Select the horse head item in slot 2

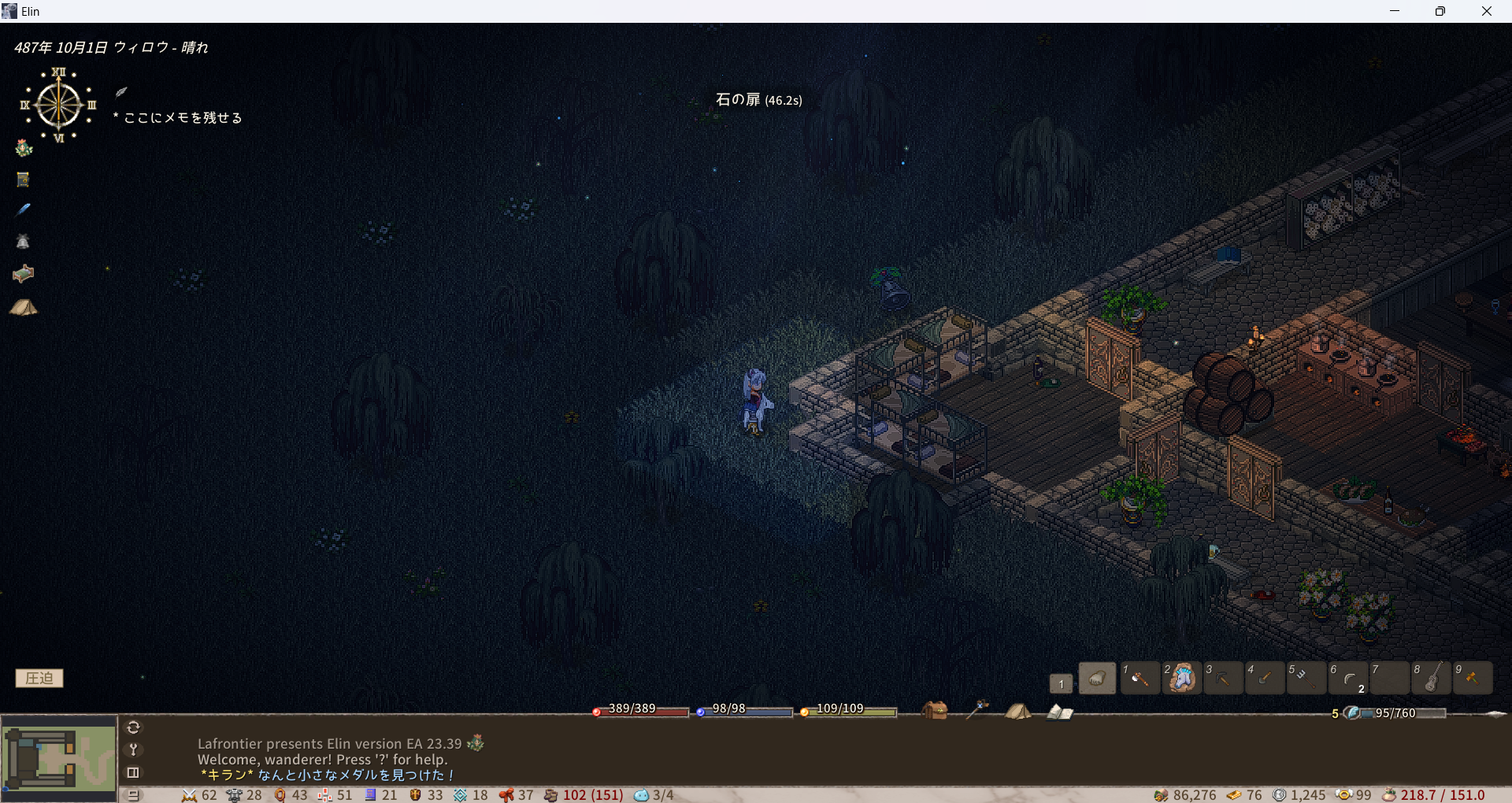(x=1181, y=678)
